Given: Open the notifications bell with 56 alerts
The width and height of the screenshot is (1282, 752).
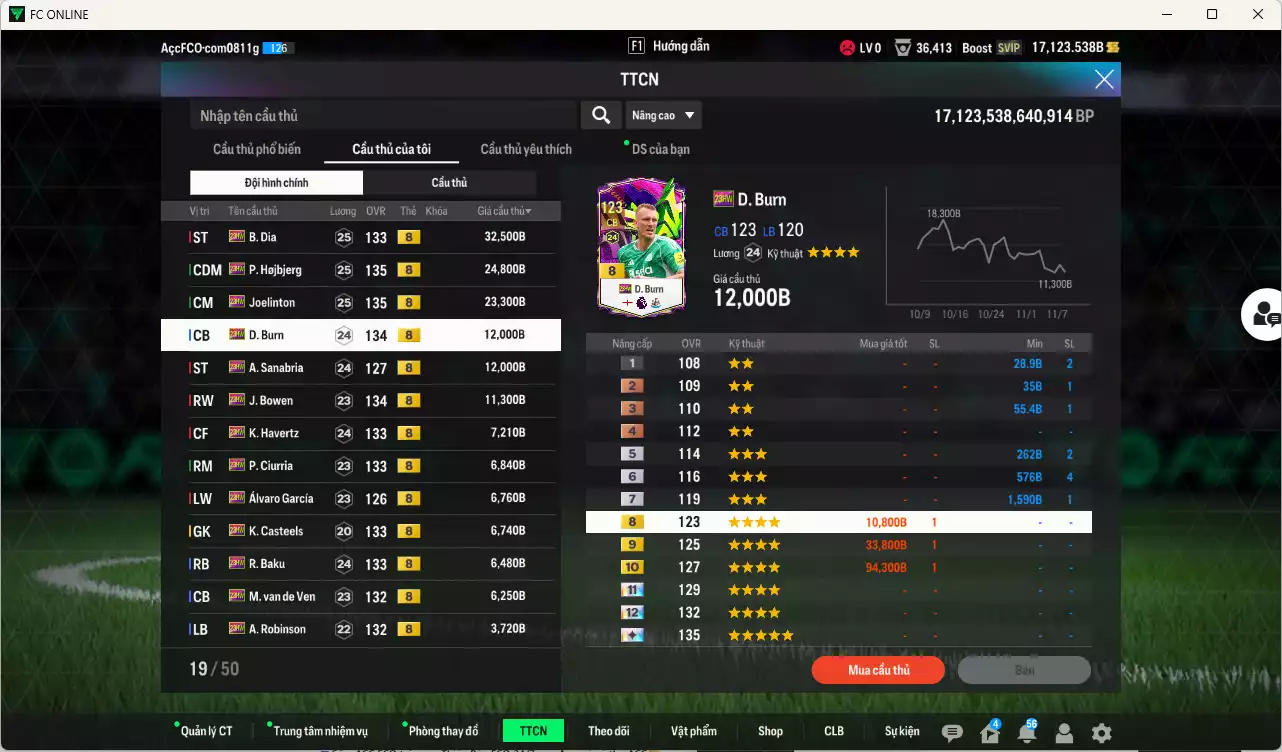Looking at the screenshot, I should 1026,733.
